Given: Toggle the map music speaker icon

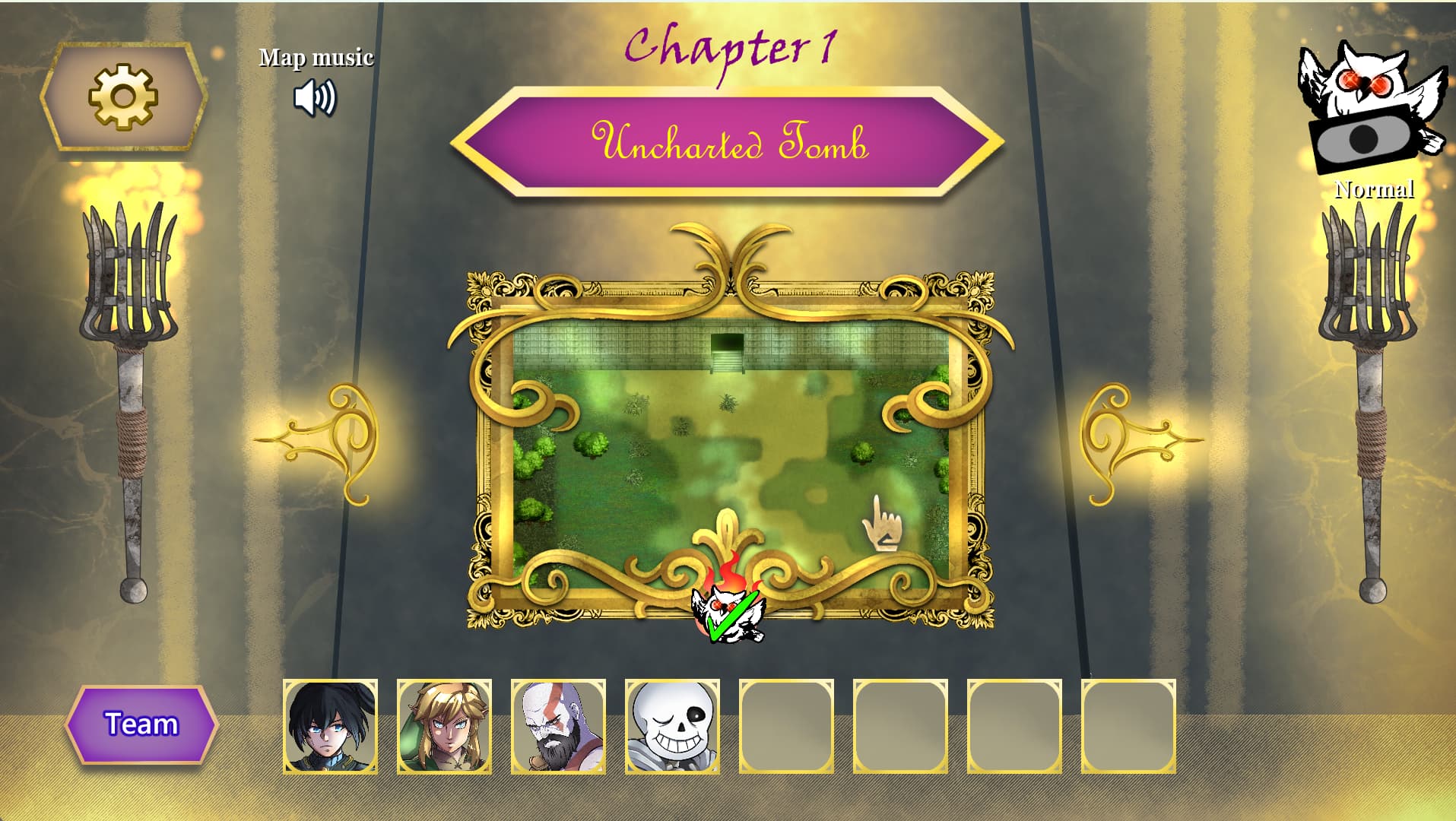Looking at the screenshot, I should tap(315, 98).
